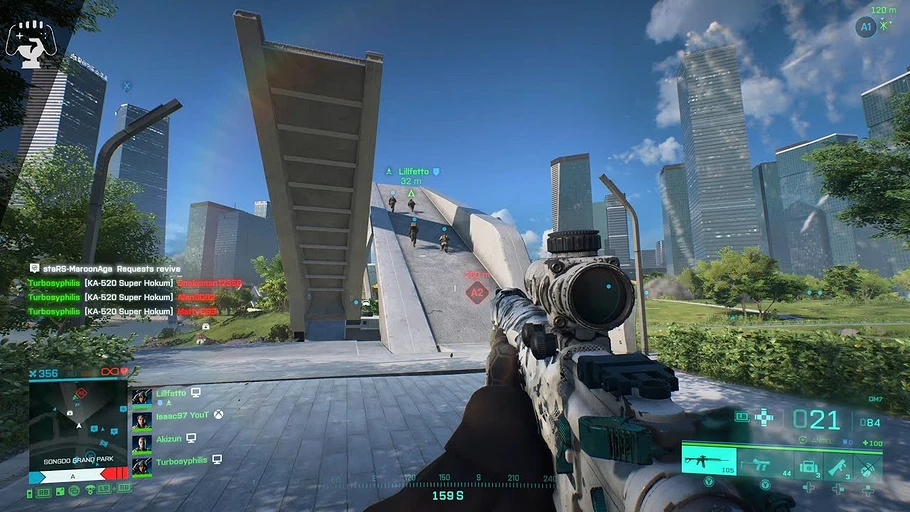Click the red enemy objective marker on minimap
Viewport: 910px width, 512px height.
click(83, 391)
